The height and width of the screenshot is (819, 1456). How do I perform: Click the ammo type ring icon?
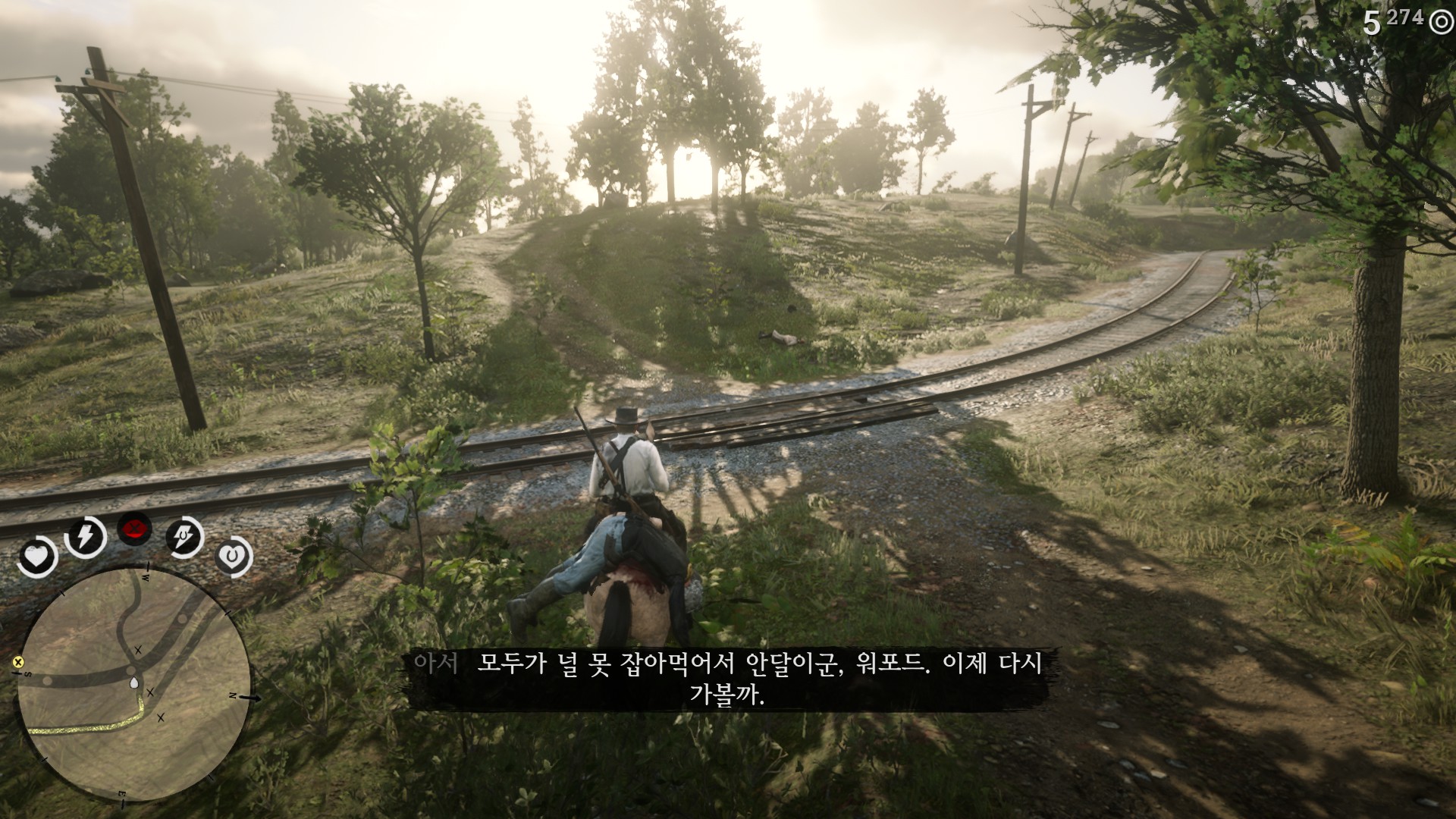(x=1440, y=23)
